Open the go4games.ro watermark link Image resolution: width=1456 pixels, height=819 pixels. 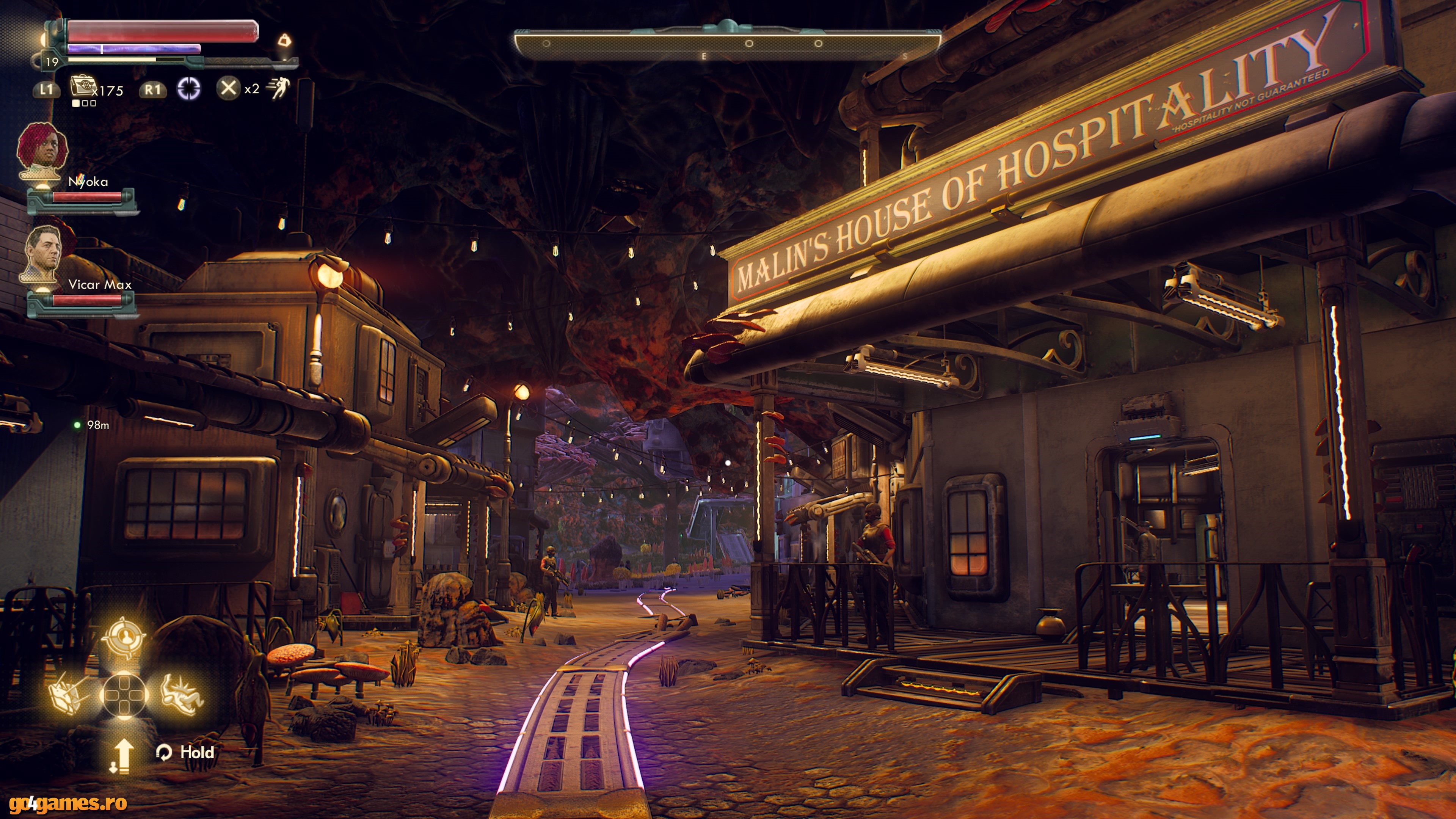[68, 803]
